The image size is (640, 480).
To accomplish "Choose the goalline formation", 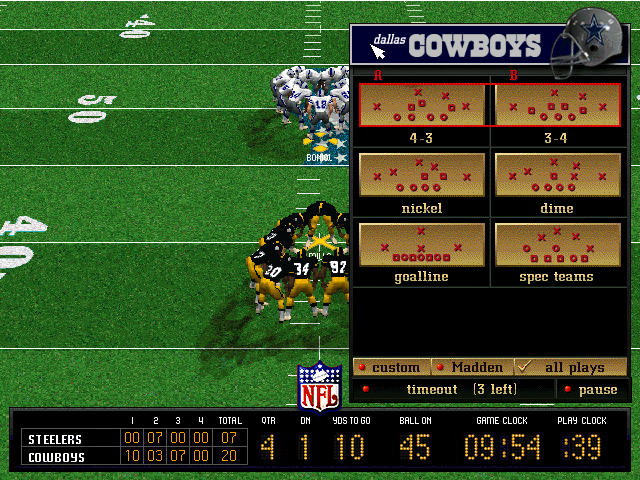I will point(421,244).
